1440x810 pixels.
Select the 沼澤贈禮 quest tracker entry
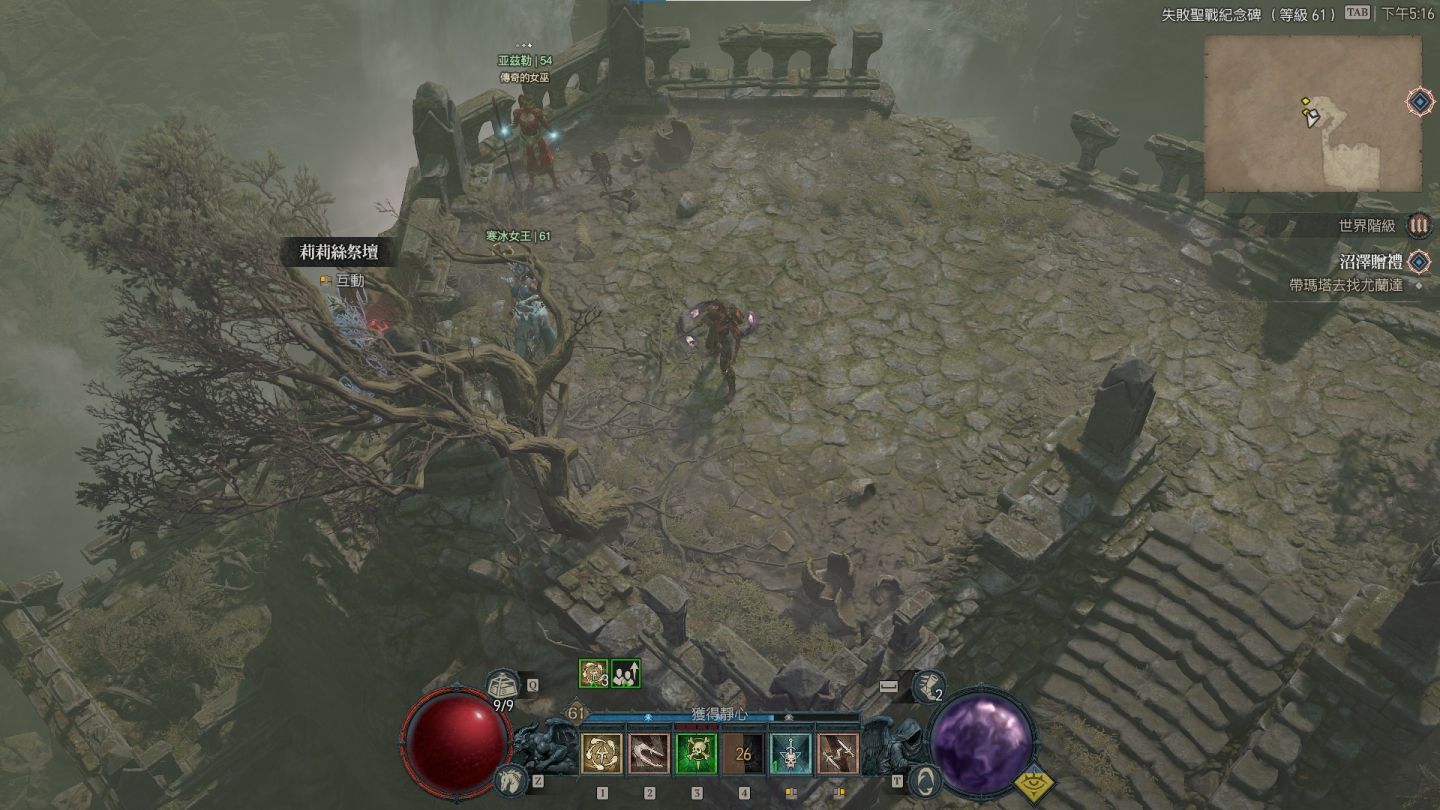(1368, 263)
